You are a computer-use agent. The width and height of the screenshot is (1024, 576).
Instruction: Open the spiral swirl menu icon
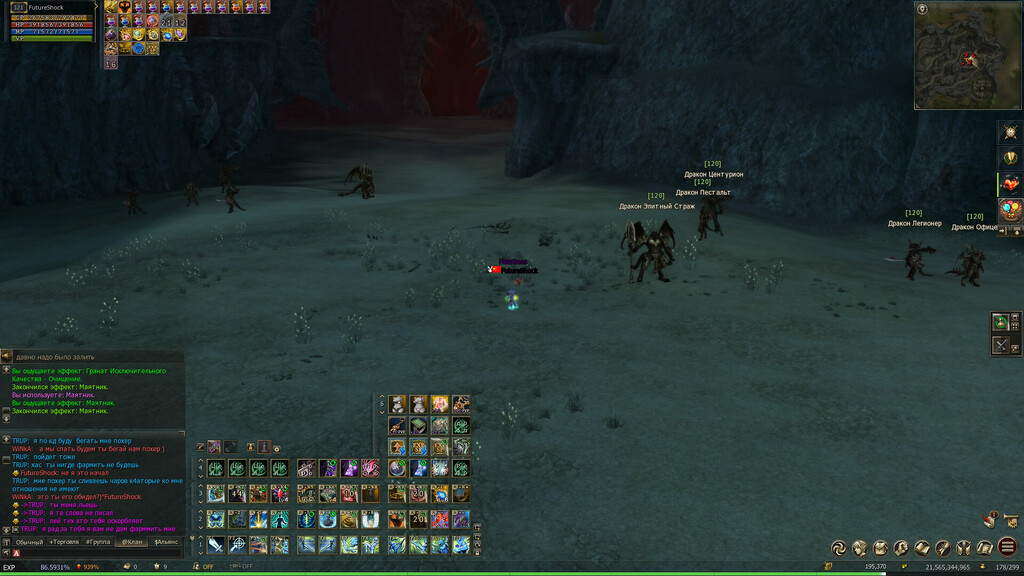coord(839,547)
